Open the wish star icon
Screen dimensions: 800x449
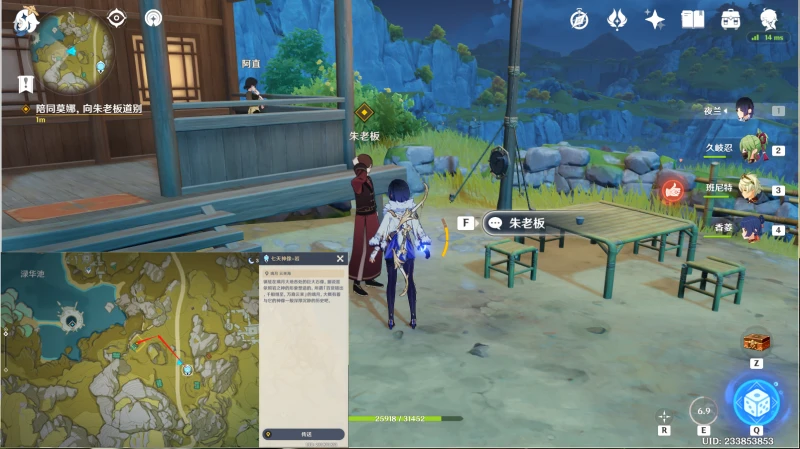[655, 19]
